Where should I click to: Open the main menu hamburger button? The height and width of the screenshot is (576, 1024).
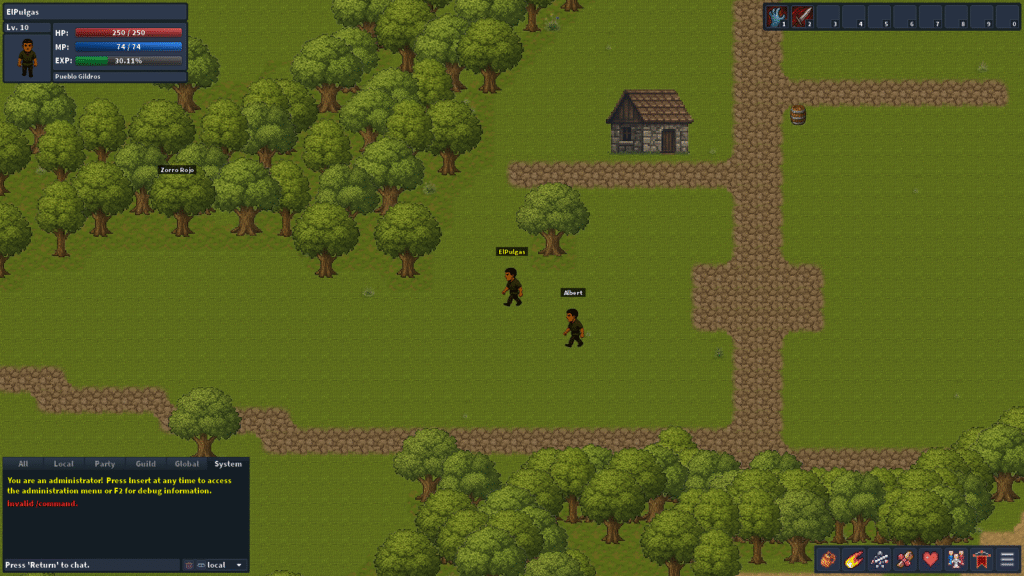(x=1007, y=560)
